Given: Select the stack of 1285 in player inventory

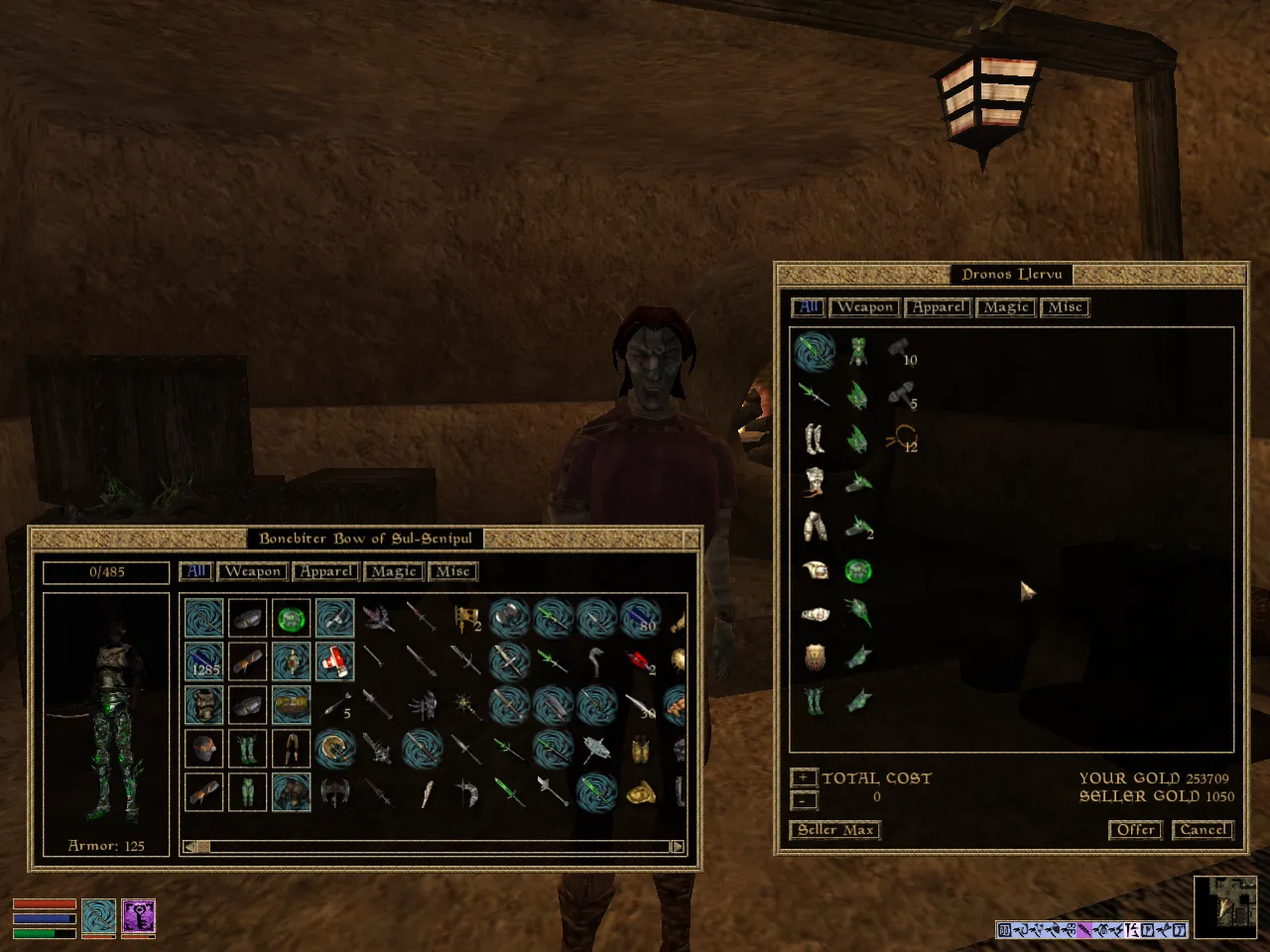Looking at the screenshot, I should pos(204,661).
